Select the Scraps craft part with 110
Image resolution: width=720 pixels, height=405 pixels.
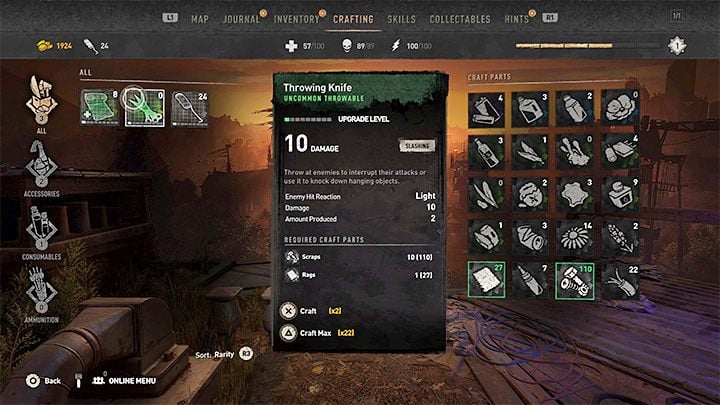574,283
